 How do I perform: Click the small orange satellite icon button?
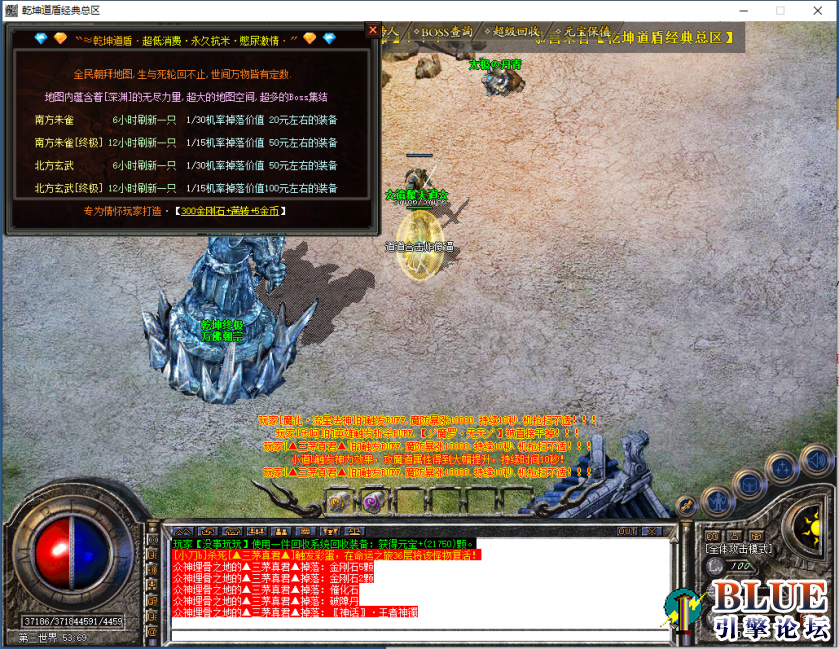pos(687,505)
